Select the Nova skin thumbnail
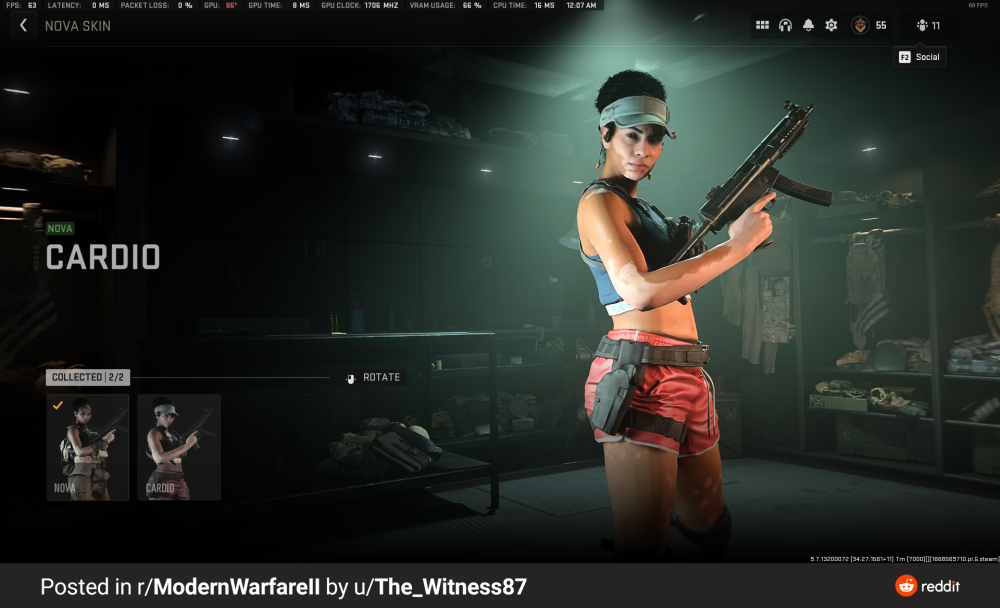The image size is (1000, 608). point(88,447)
